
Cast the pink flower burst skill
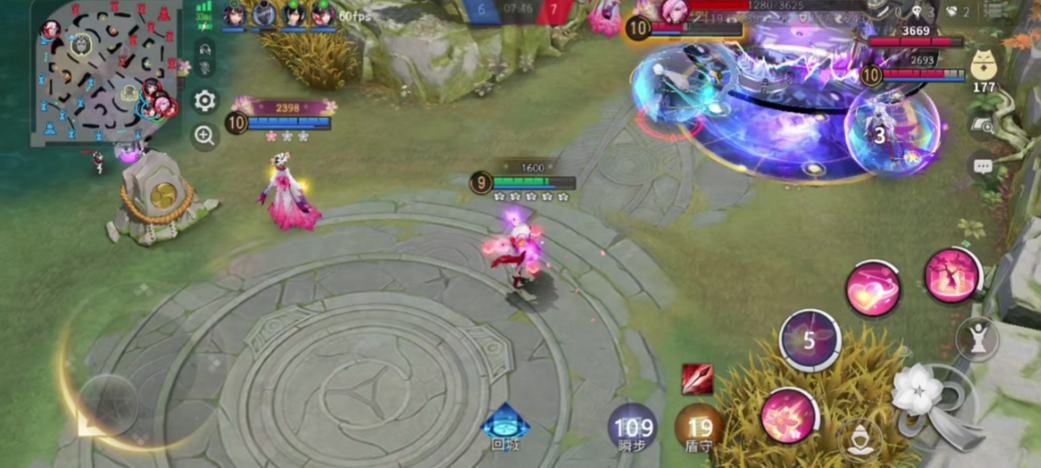(788, 416)
